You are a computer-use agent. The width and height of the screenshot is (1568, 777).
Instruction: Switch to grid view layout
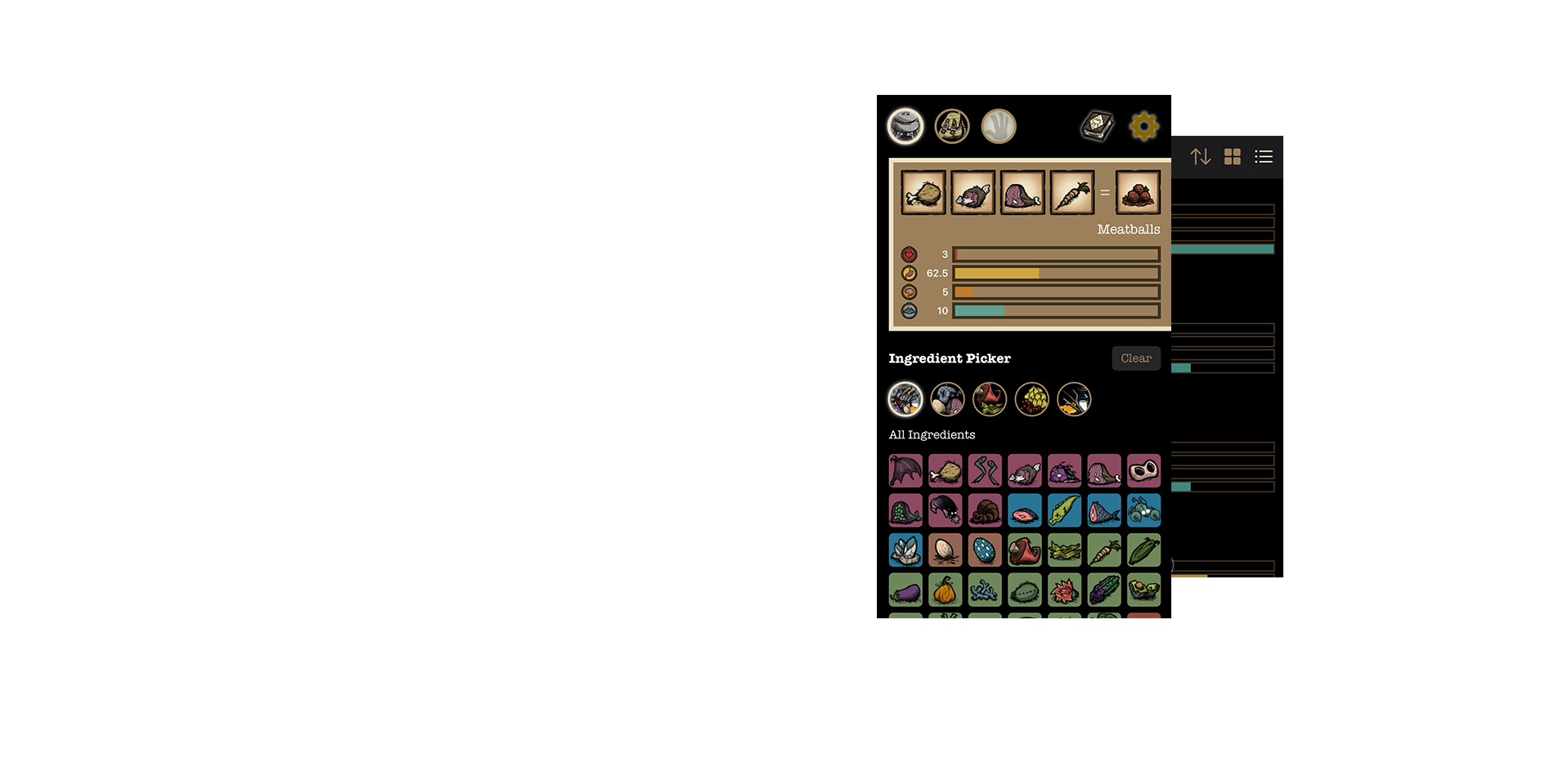[1233, 156]
